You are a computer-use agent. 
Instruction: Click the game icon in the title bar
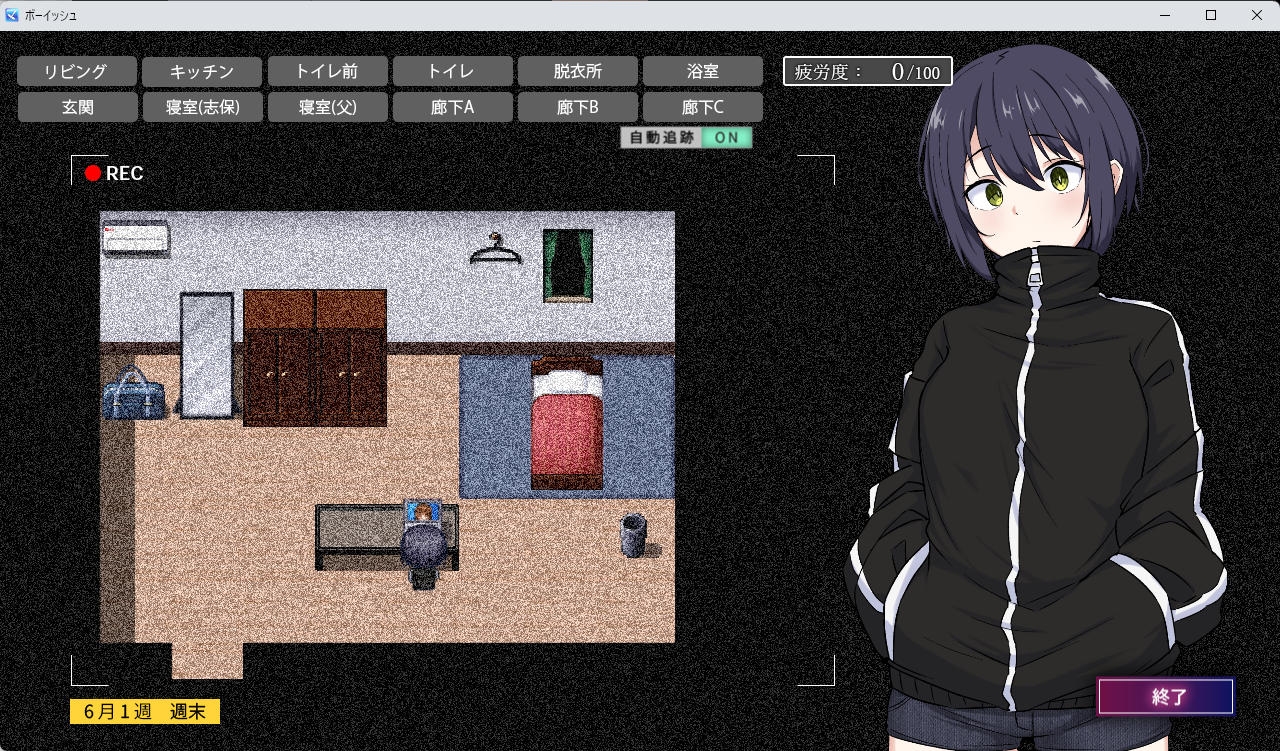pos(12,15)
